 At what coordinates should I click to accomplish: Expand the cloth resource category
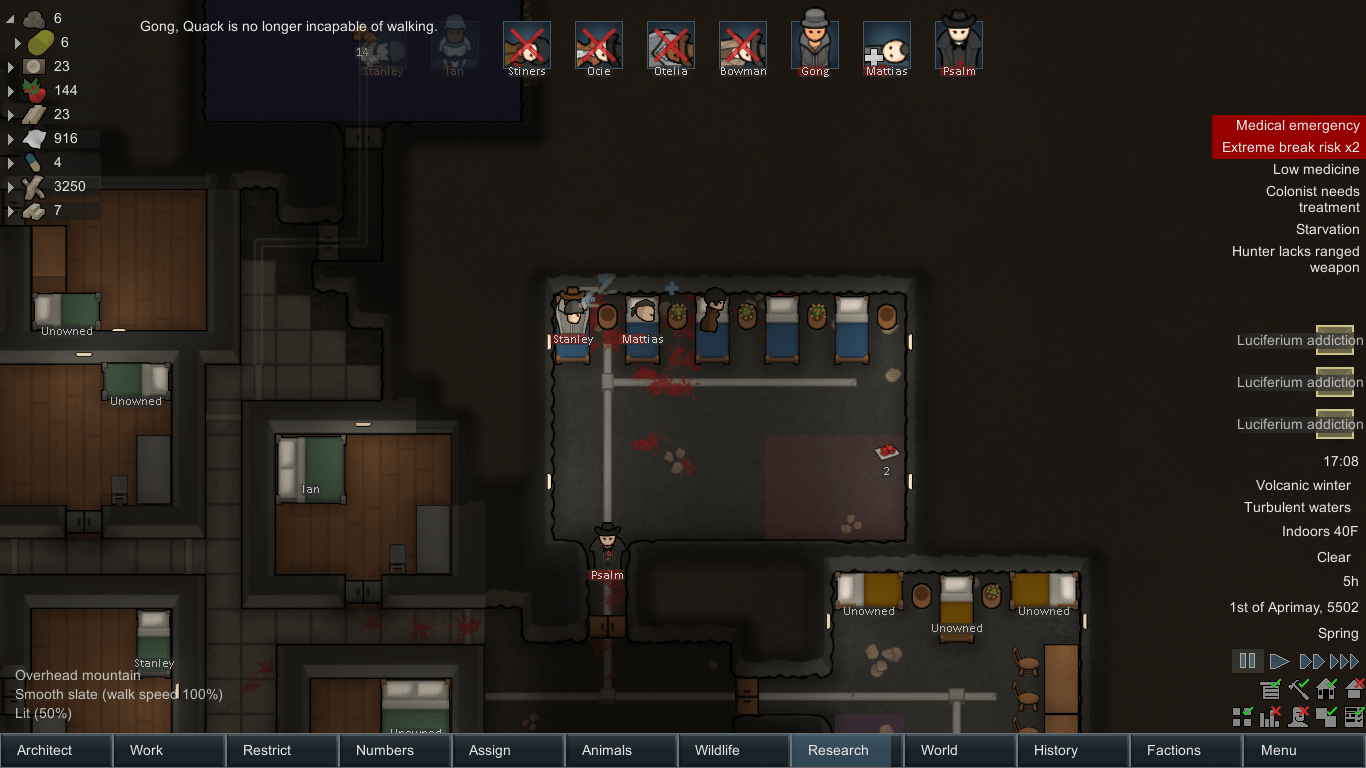(x=10, y=138)
